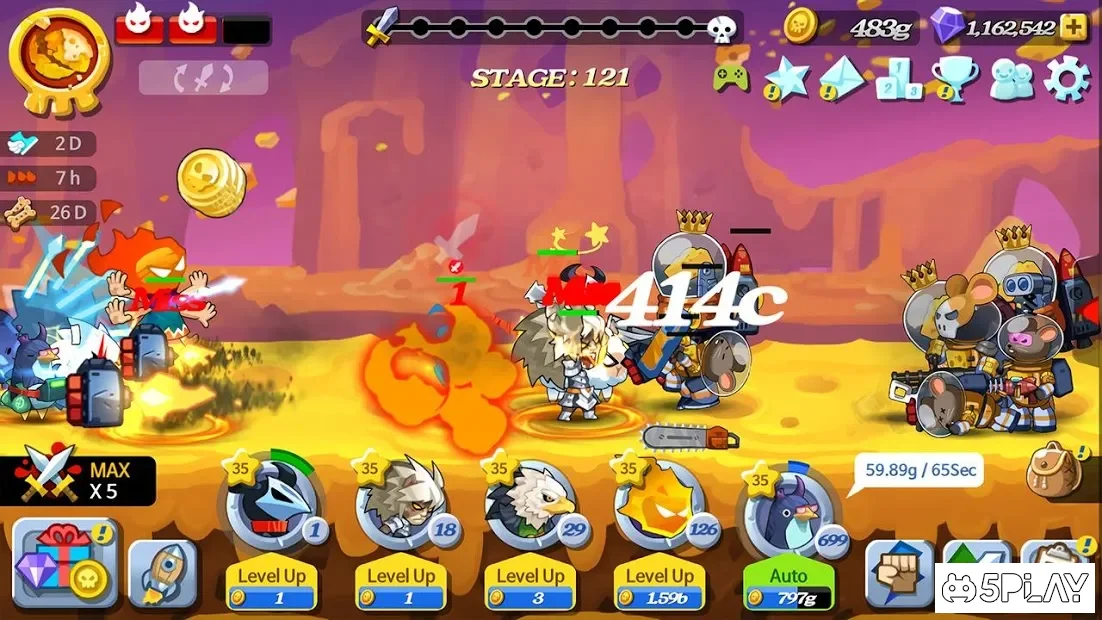Open the star missions icon
Image resolution: width=1102 pixels, height=620 pixels.
pos(787,78)
